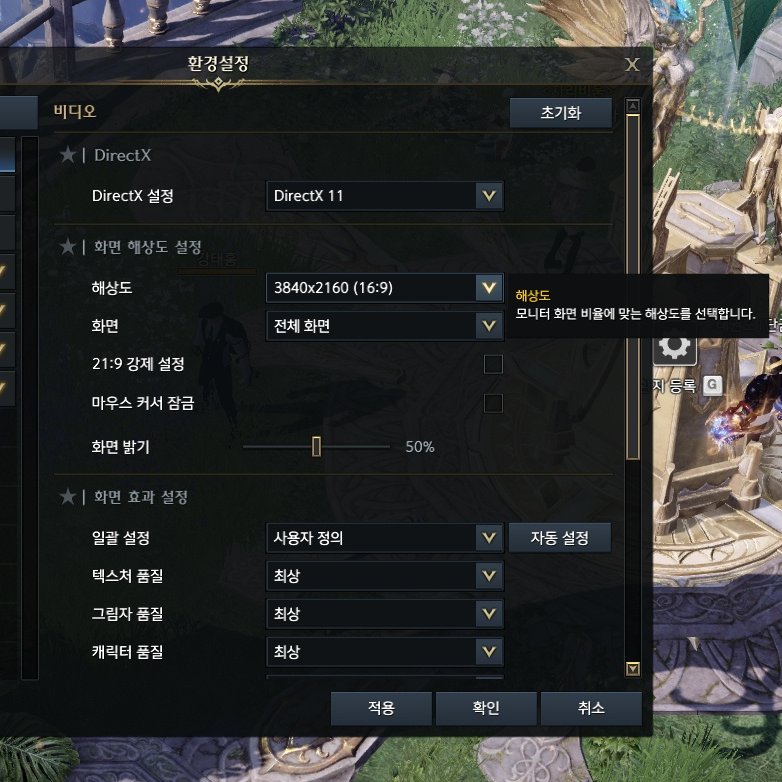This screenshot has width=782, height=782.
Task: Click the 자동 설정 button
Action: (x=560, y=538)
